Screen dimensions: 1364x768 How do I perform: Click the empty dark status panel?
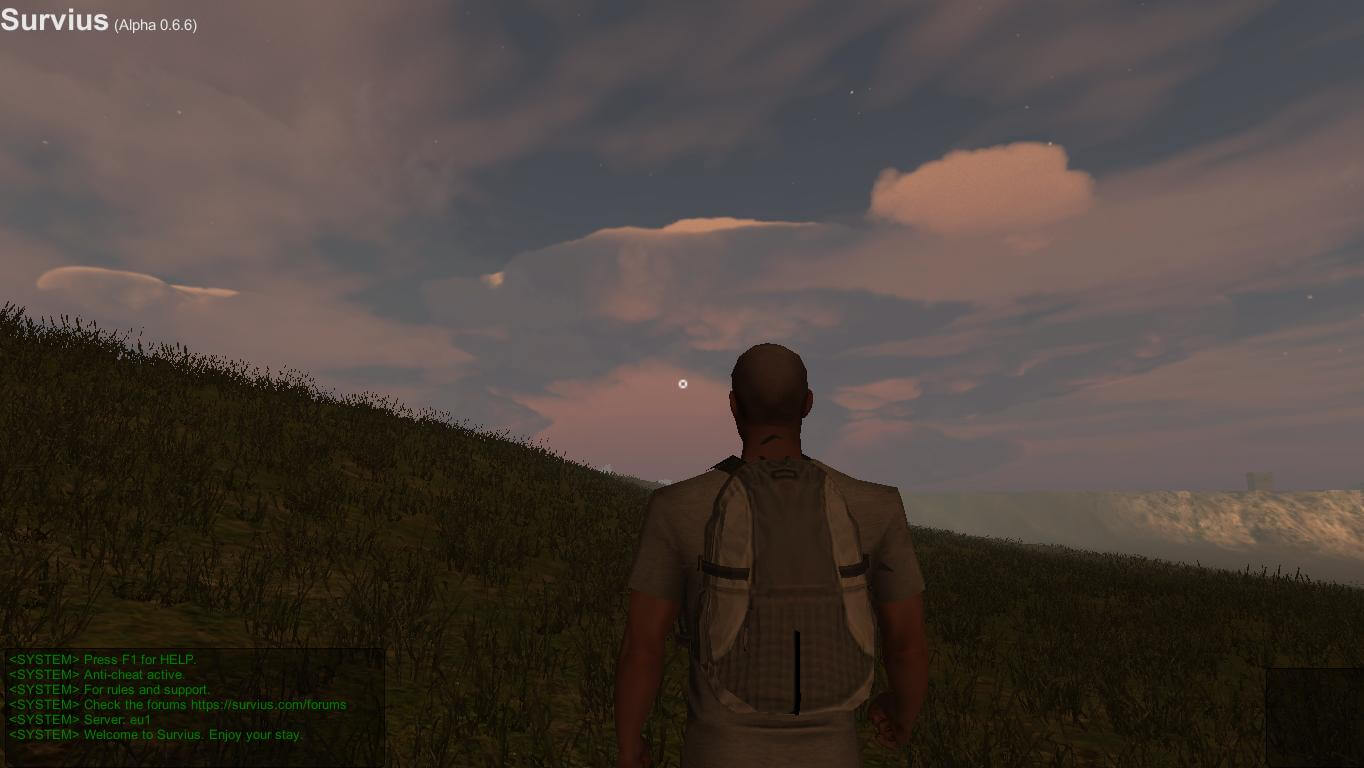click(x=1314, y=717)
